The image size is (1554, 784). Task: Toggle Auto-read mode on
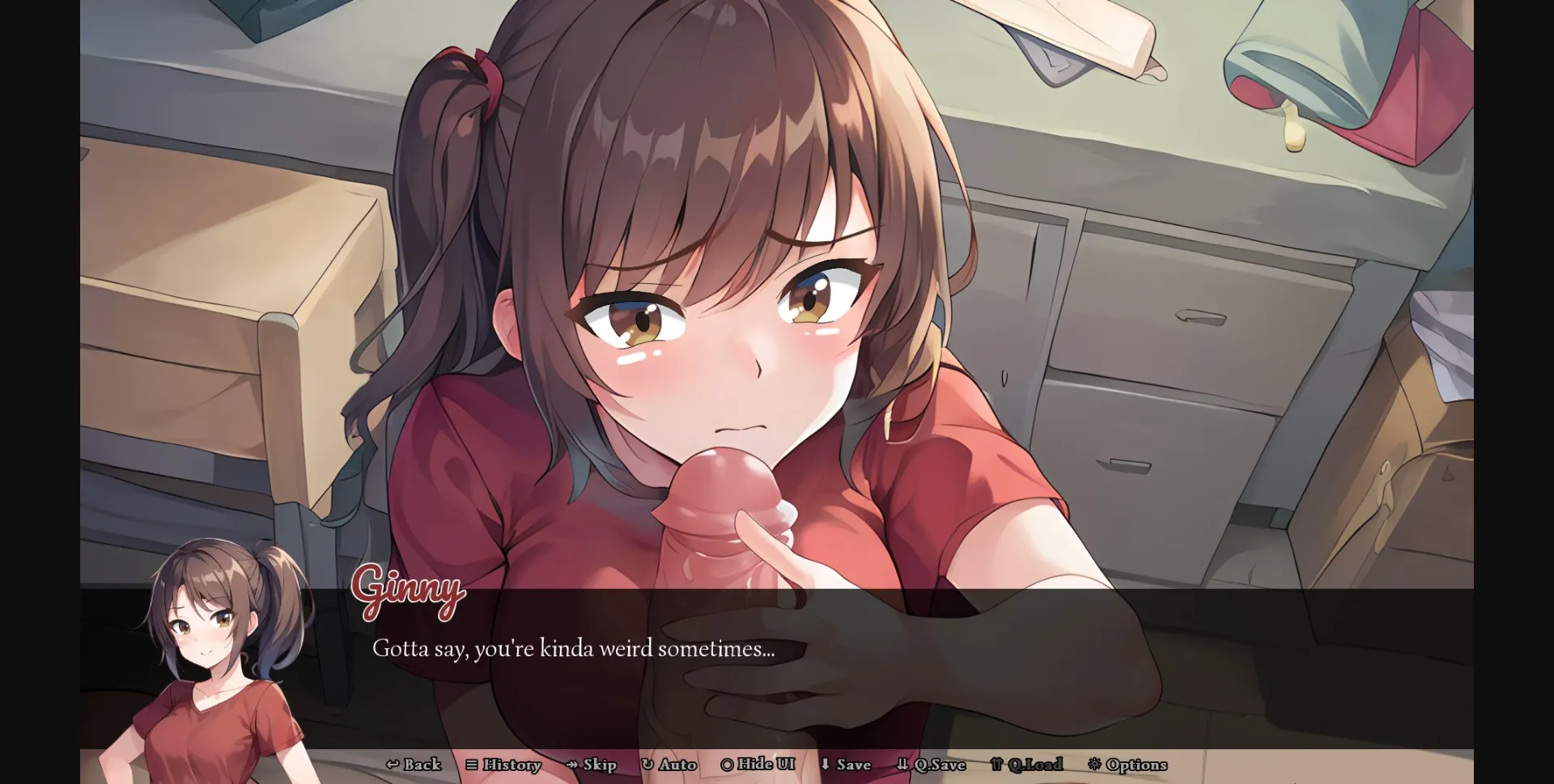[670, 765]
